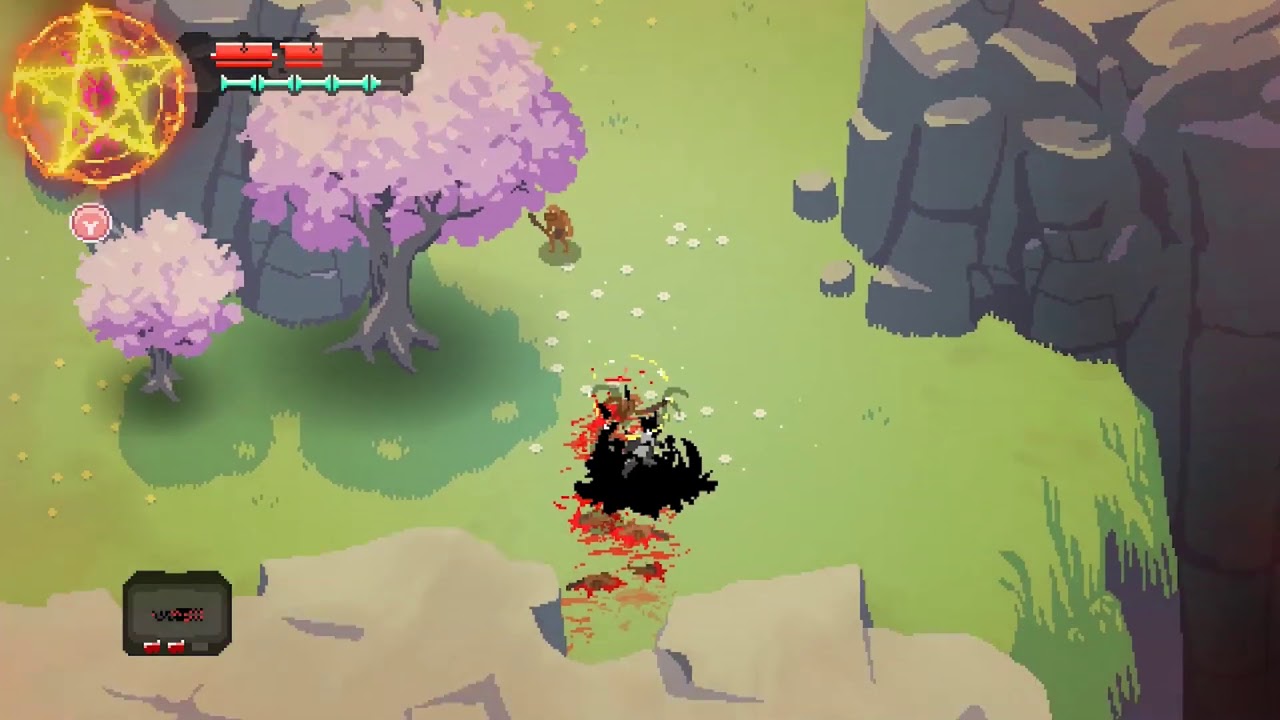The width and height of the screenshot is (1280, 720).
Task: Select the goblin enemy holding a club
Action: [x=558, y=230]
